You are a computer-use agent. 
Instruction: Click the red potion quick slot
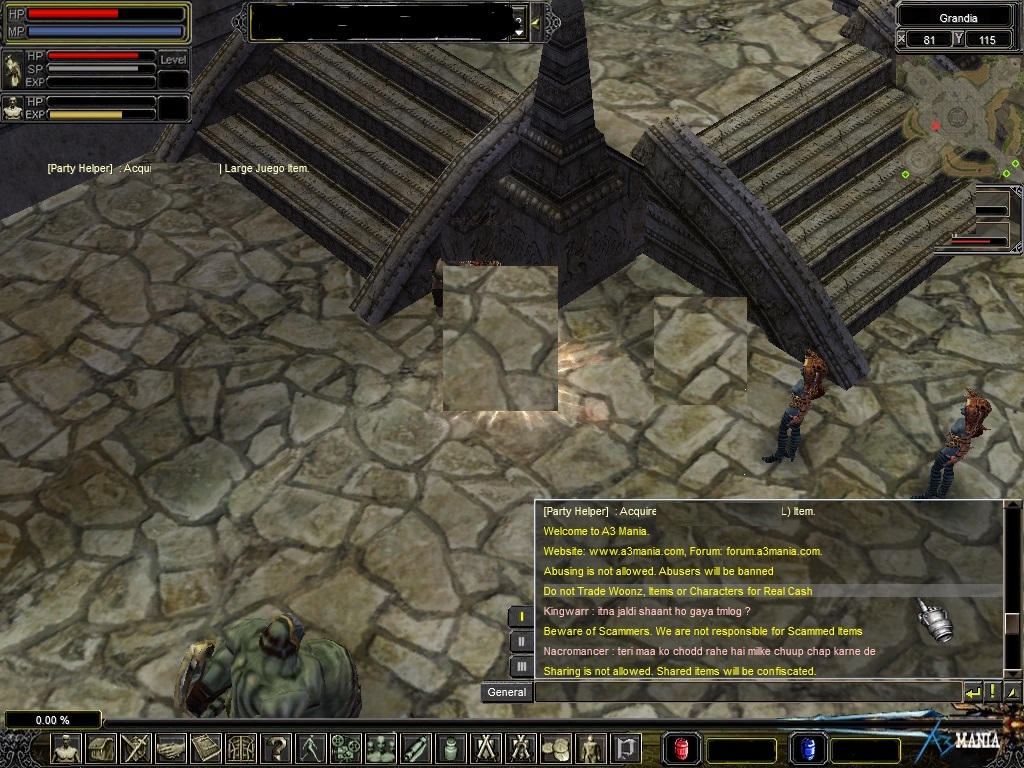682,749
